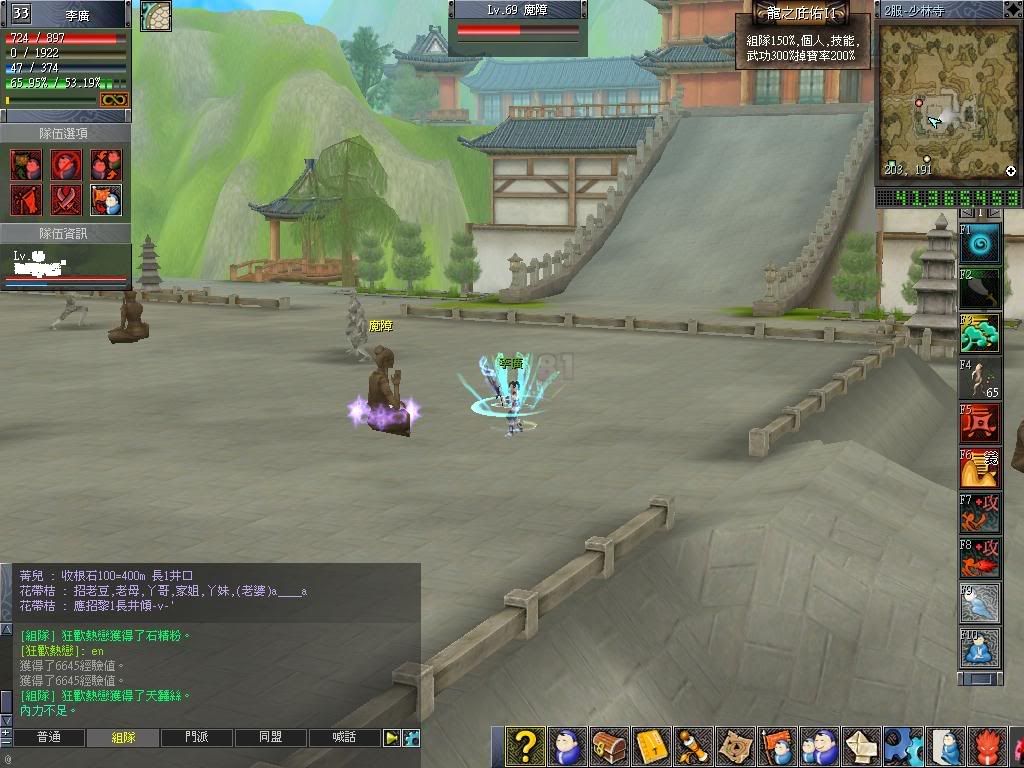The image size is (1024, 768).
Task: Activate the F8 red flame attack skill
Action: coord(980,558)
